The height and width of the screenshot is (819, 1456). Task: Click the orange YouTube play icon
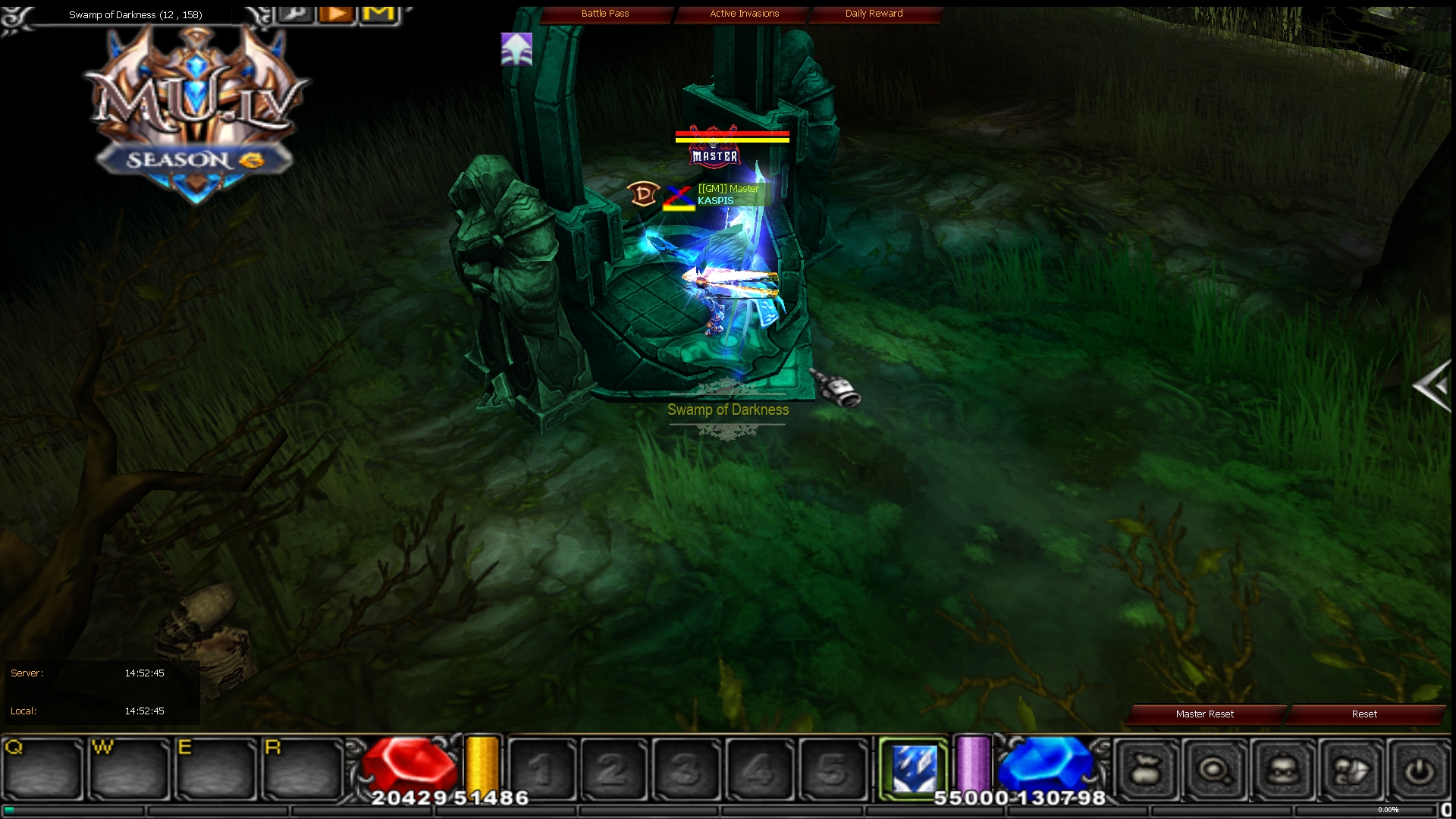(336, 12)
